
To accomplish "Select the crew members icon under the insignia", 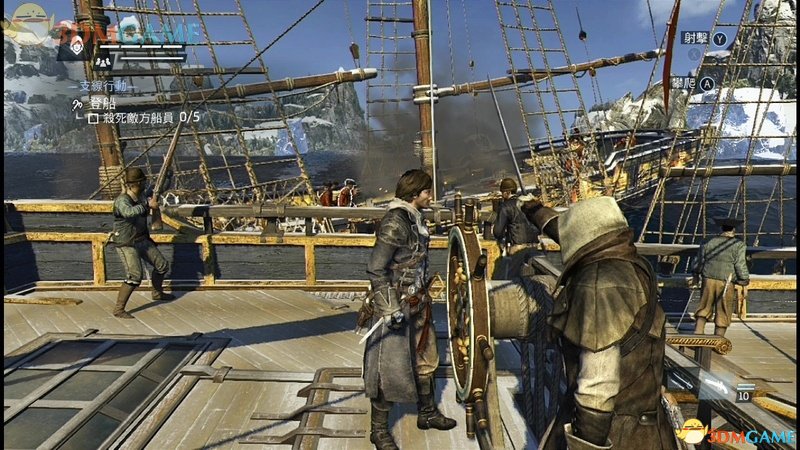I will tap(103, 61).
